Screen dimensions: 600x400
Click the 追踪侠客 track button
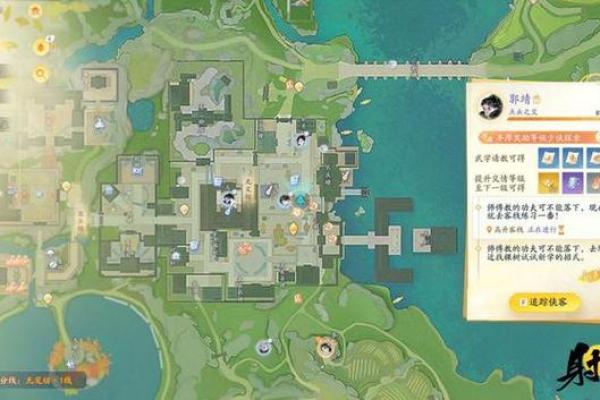pos(543,300)
